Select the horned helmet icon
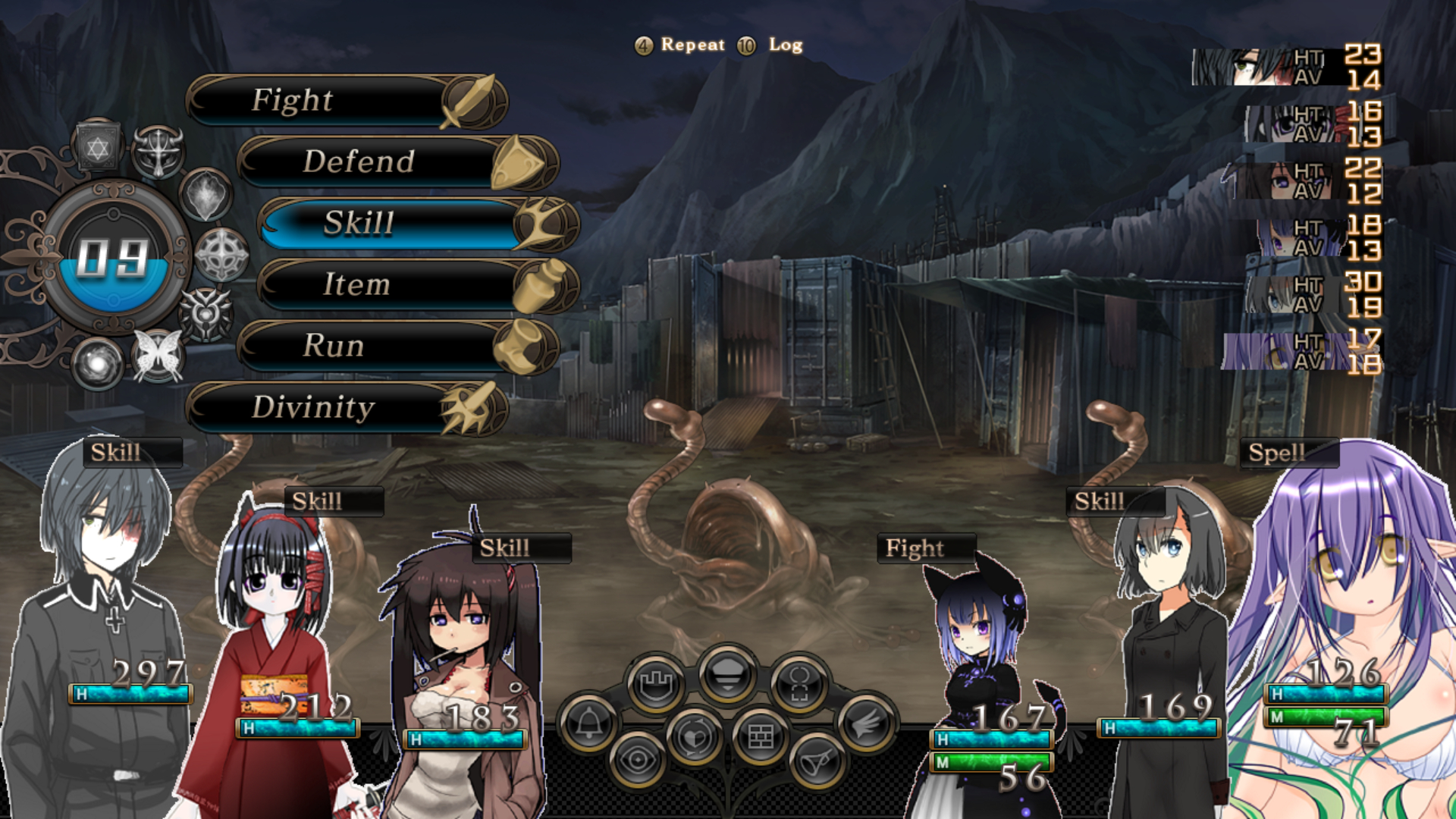This screenshot has width=1456, height=819. pos(158,151)
